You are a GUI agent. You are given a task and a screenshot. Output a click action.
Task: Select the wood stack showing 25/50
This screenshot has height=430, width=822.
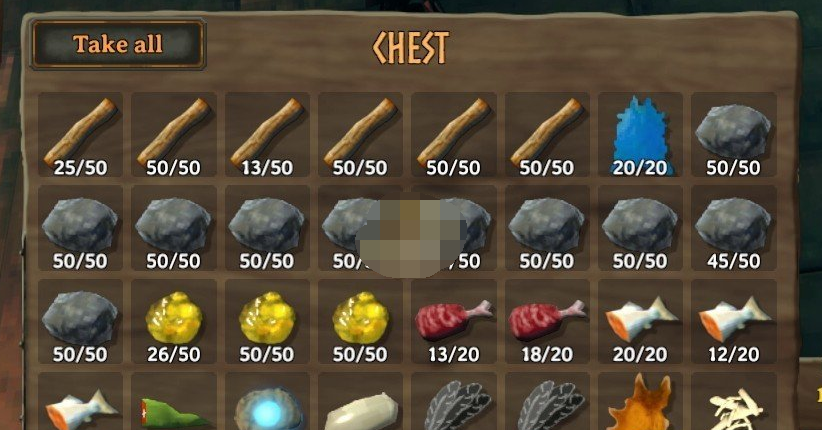tap(80, 134)
